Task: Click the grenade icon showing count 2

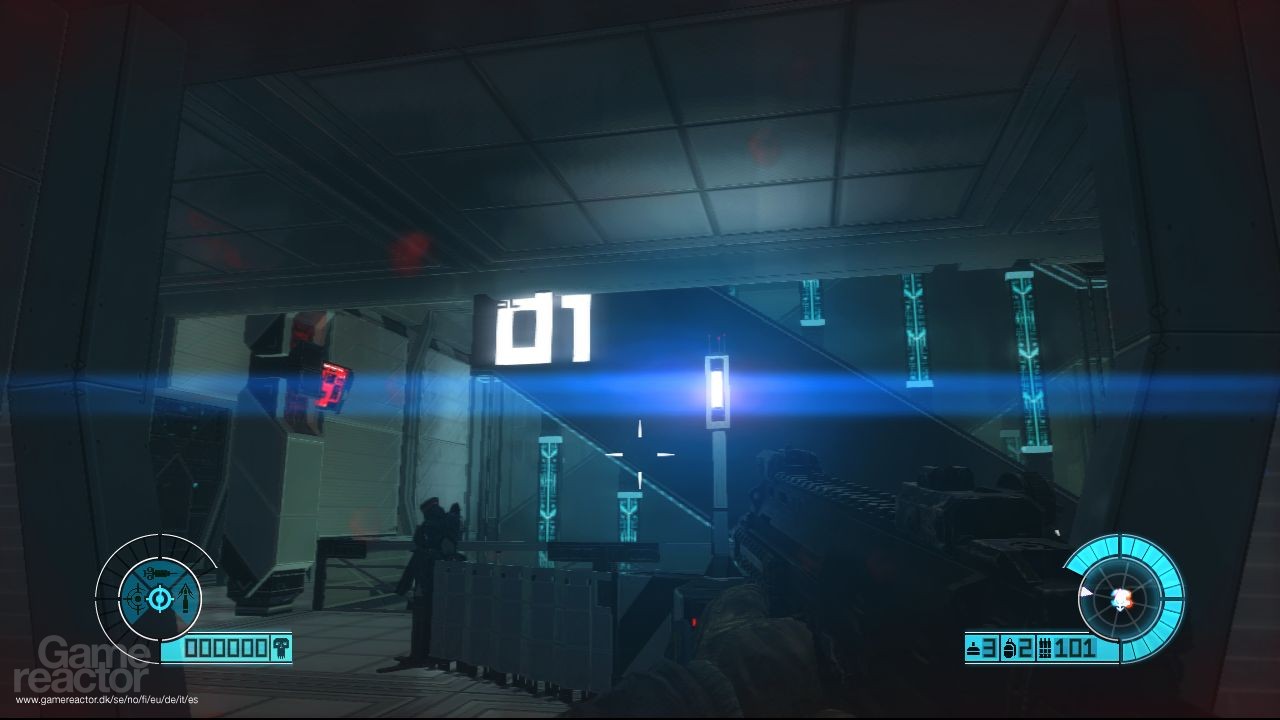Action: 1009,648
